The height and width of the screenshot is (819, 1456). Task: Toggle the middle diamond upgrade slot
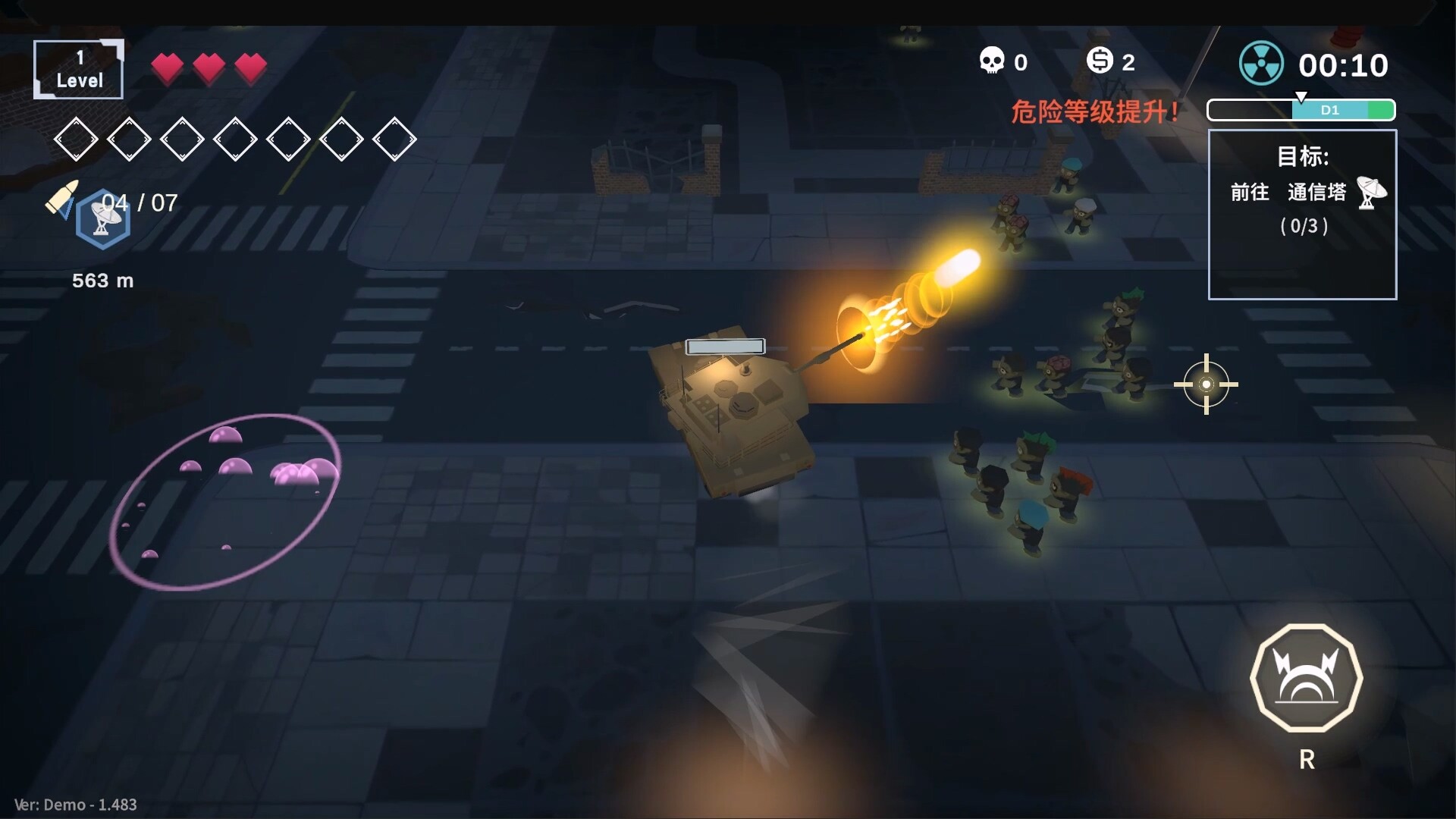click(234, 140)
